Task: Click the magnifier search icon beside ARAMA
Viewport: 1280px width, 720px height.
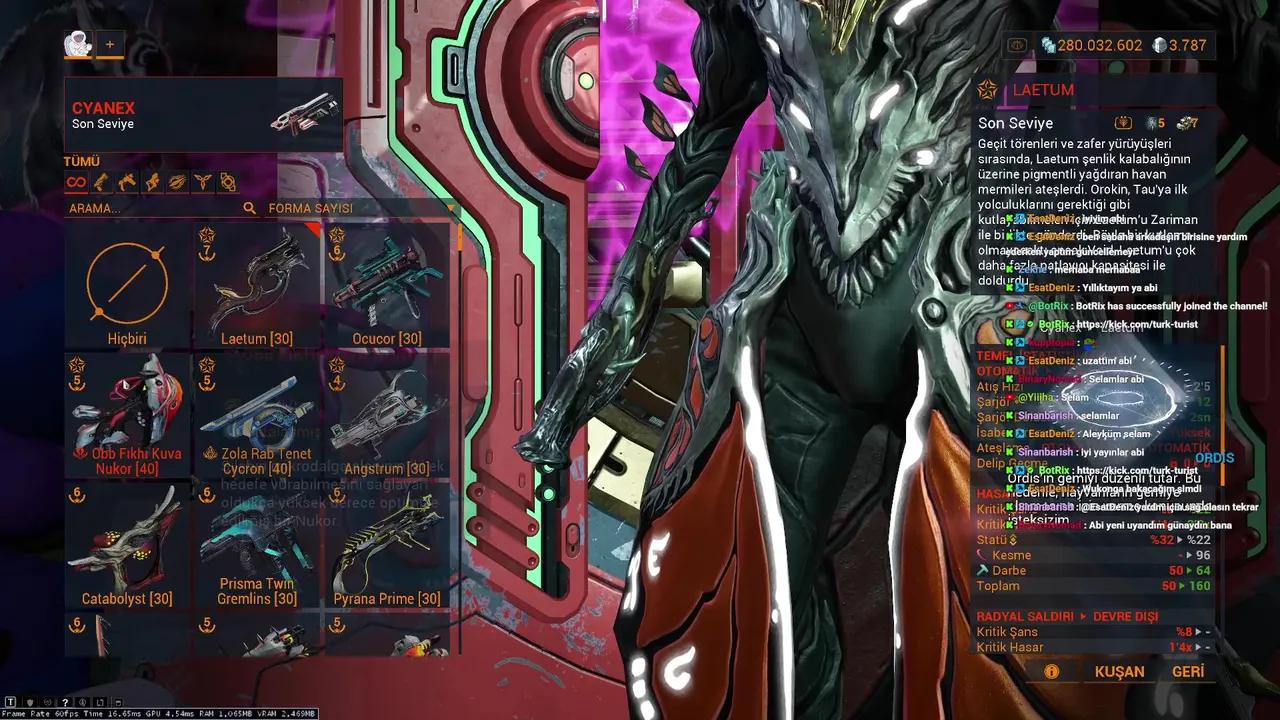Action: coord(249,210)
